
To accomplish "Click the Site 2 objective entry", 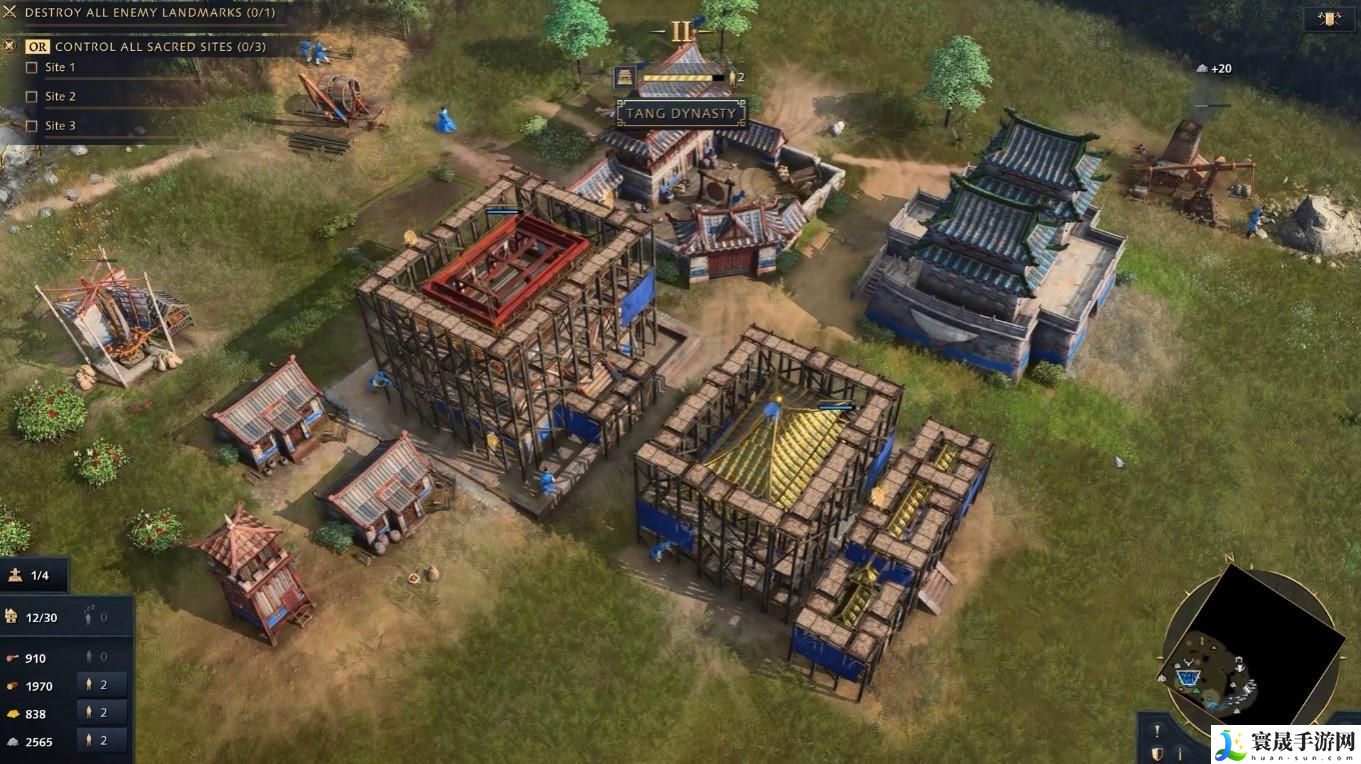I will tap(60, 96).
